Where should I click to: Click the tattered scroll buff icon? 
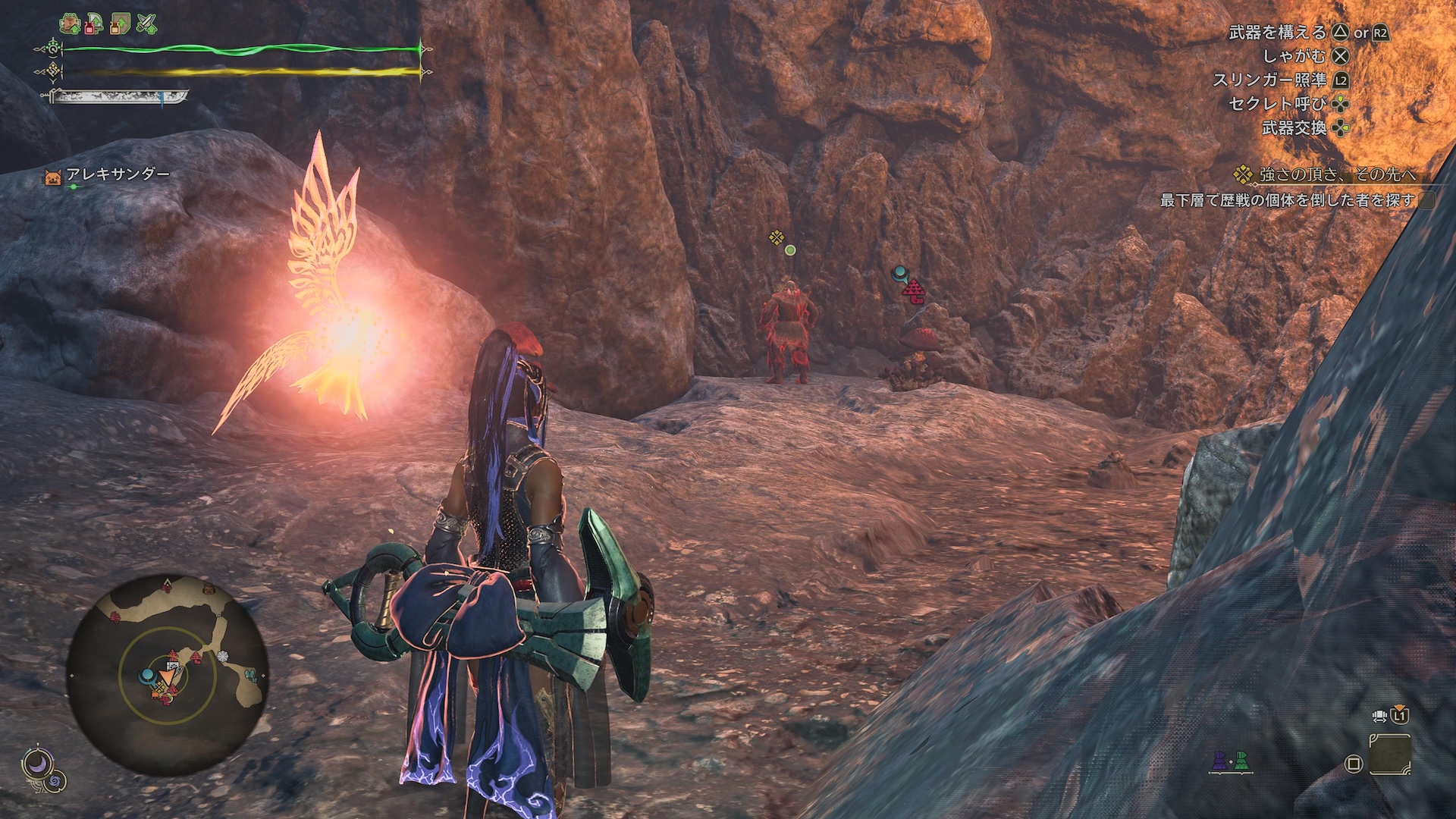(120, 24)
